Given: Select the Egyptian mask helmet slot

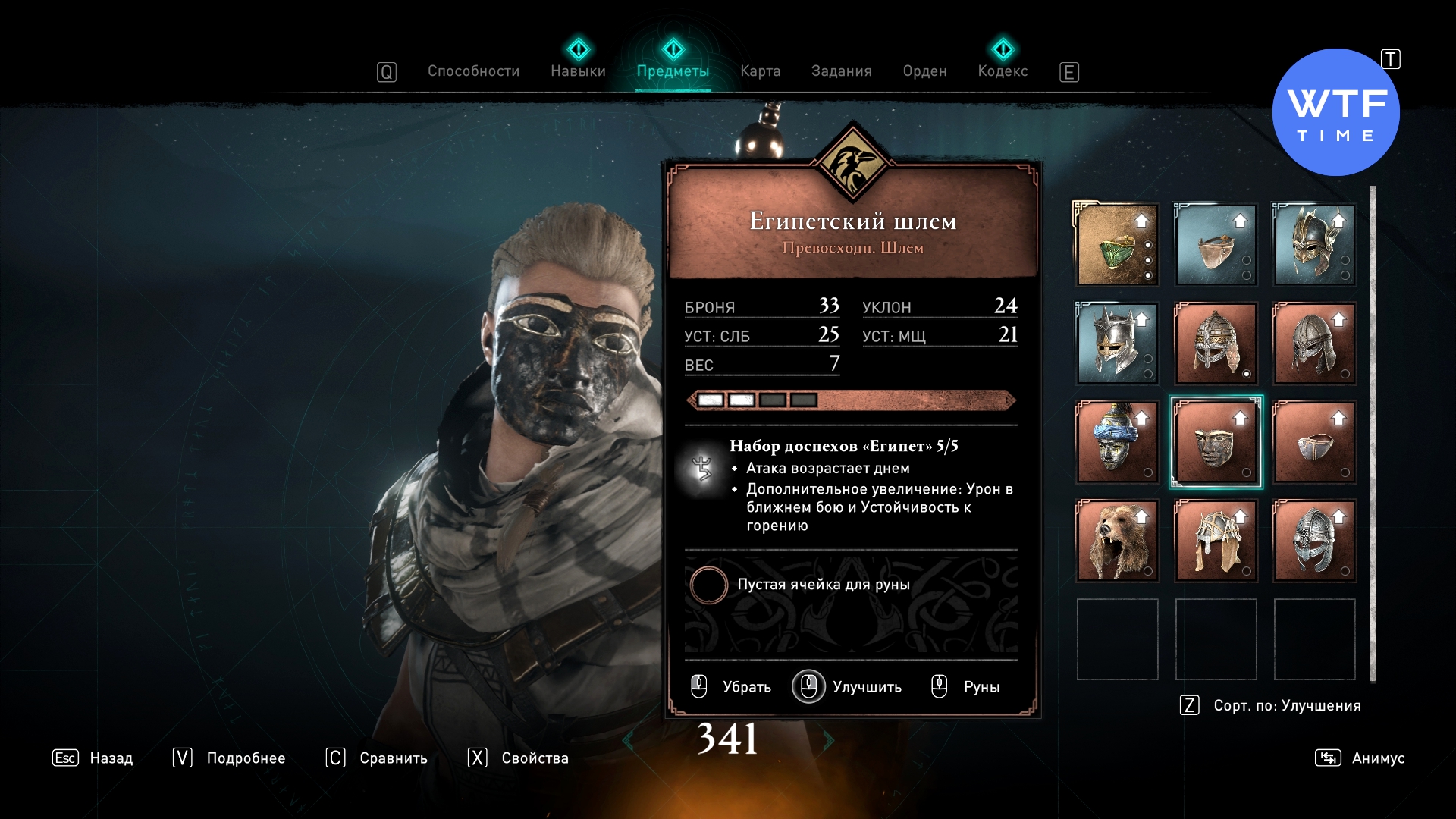Looking at the screenshot, I should (1216, 442).
